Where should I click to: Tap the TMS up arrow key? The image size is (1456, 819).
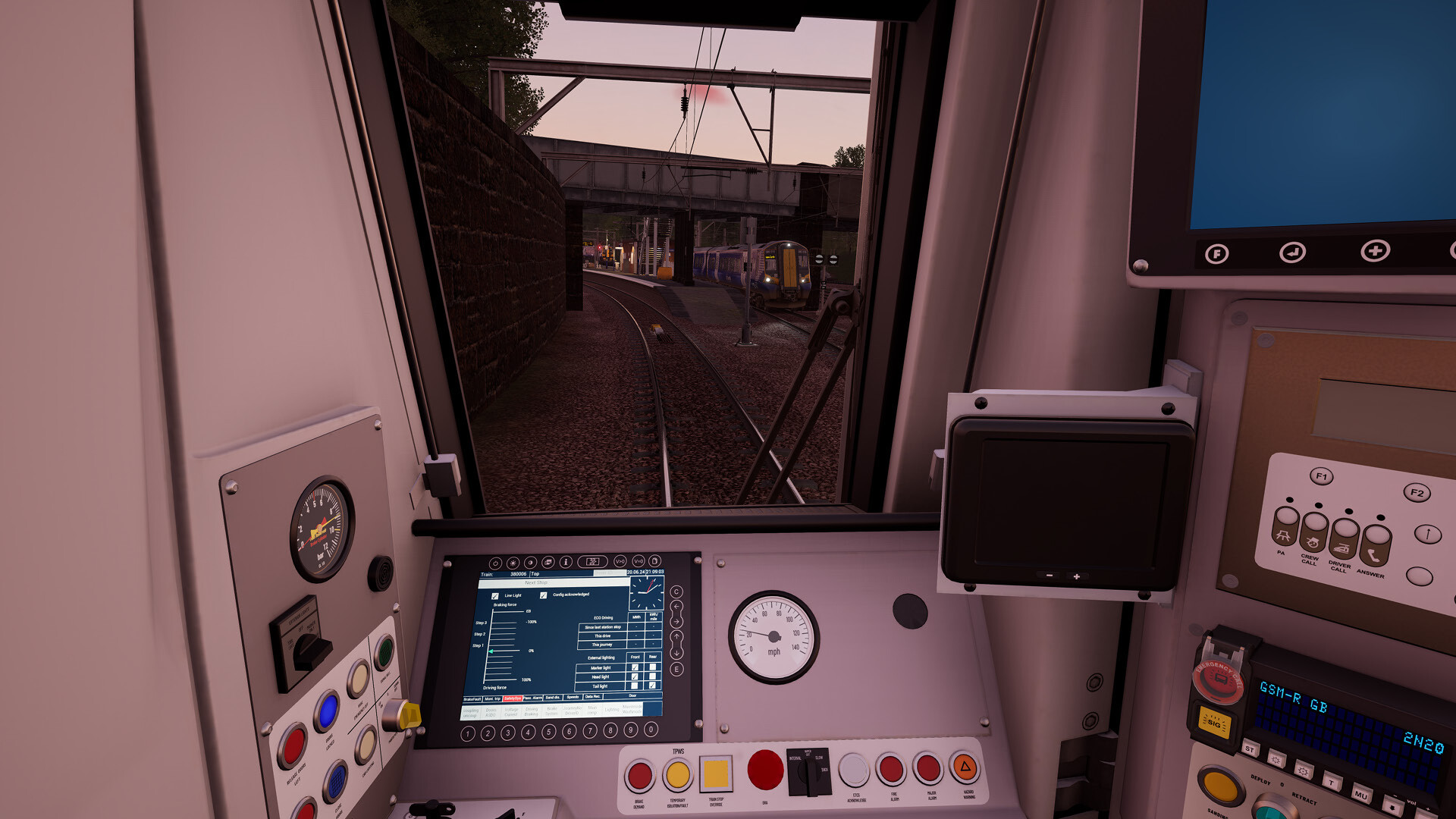677,636
